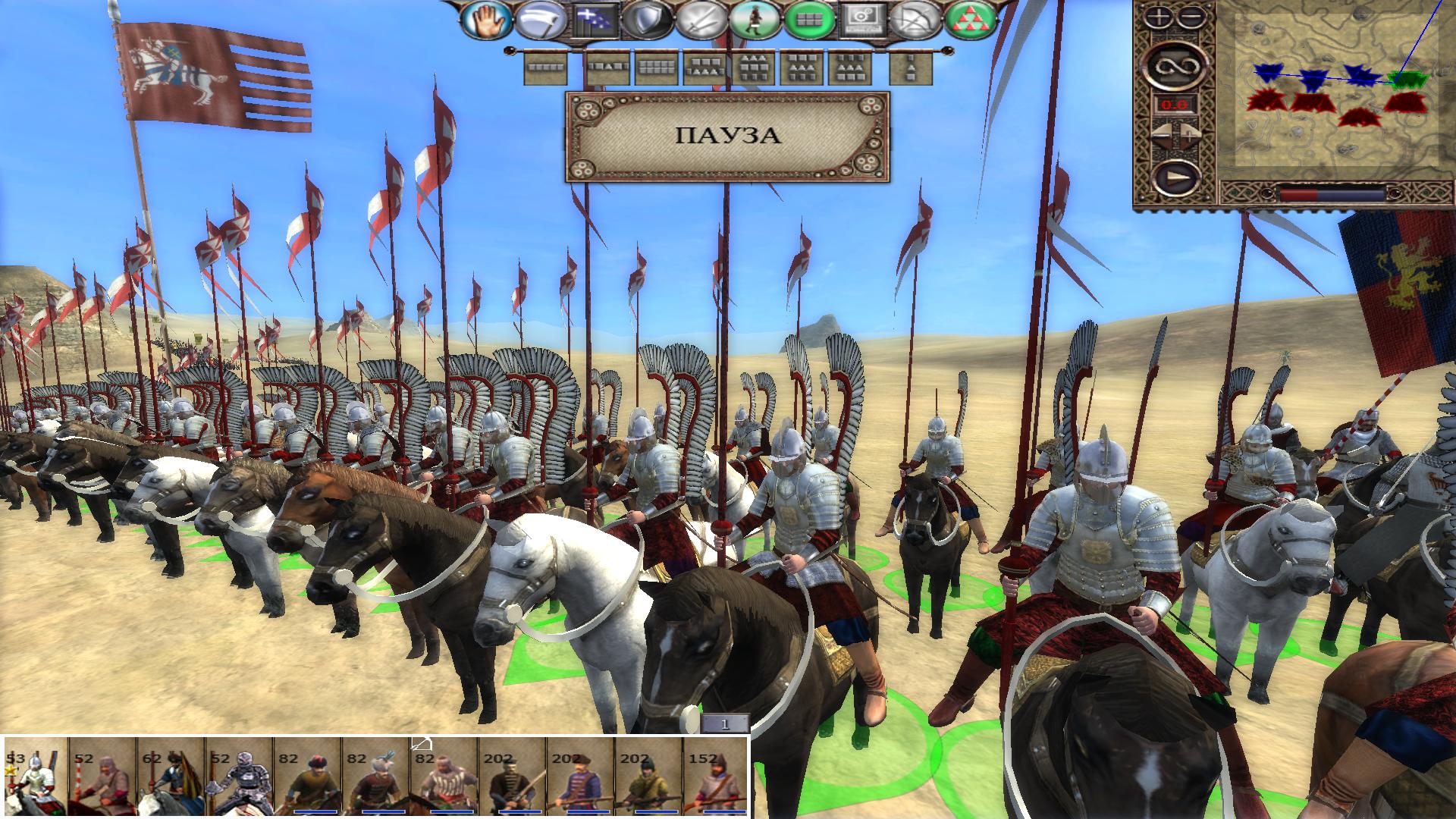This screenshot has height=819, width=1456.
Task: Choose the double line group formation
Action: tap(656, 68)
